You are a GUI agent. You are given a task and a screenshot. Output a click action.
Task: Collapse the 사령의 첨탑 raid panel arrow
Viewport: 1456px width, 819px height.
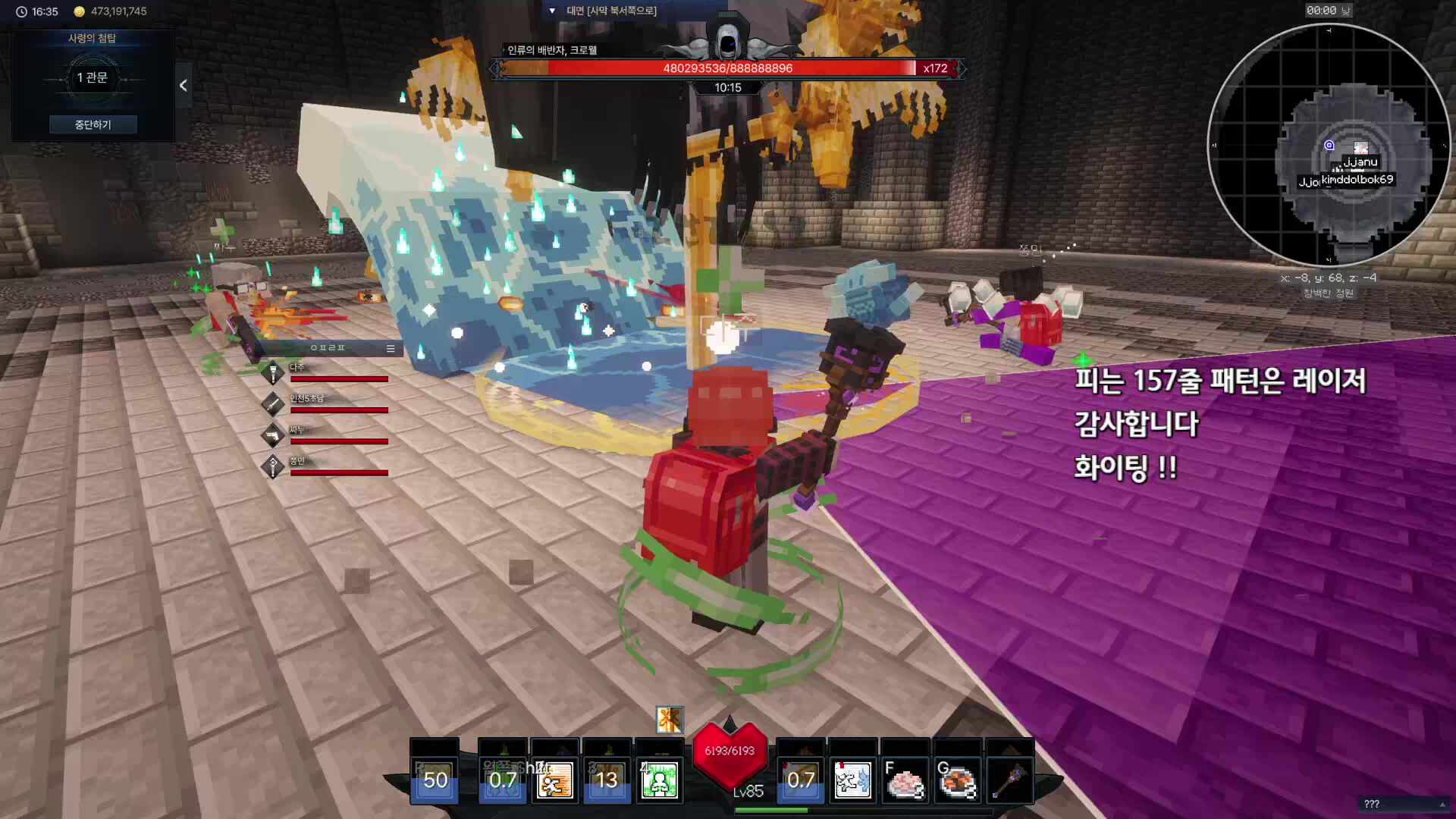tap(183, 86)
